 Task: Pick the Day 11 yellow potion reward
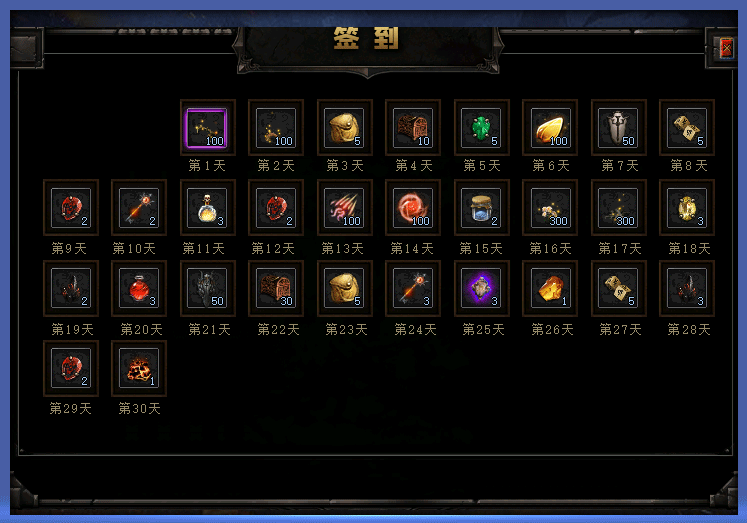pyautogui.click(x=207, y=208)
